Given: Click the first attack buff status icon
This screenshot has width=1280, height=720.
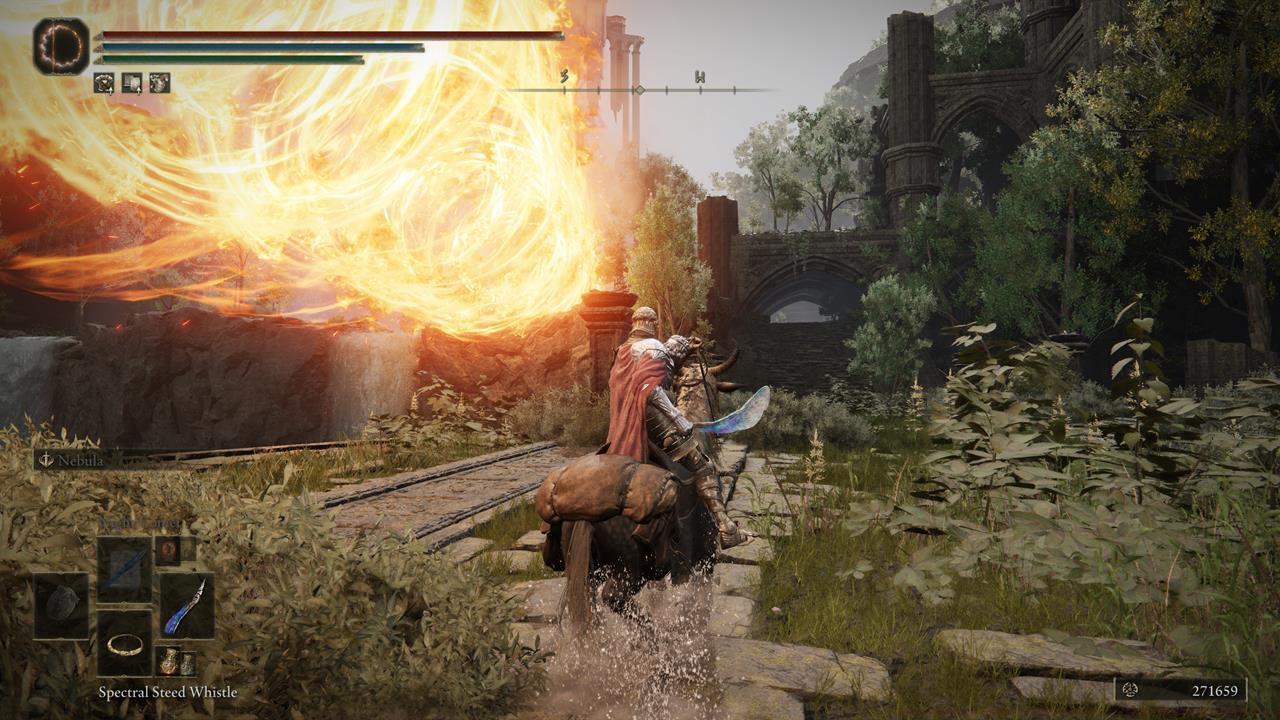Looking at the screenshot, I should point(103,82).
